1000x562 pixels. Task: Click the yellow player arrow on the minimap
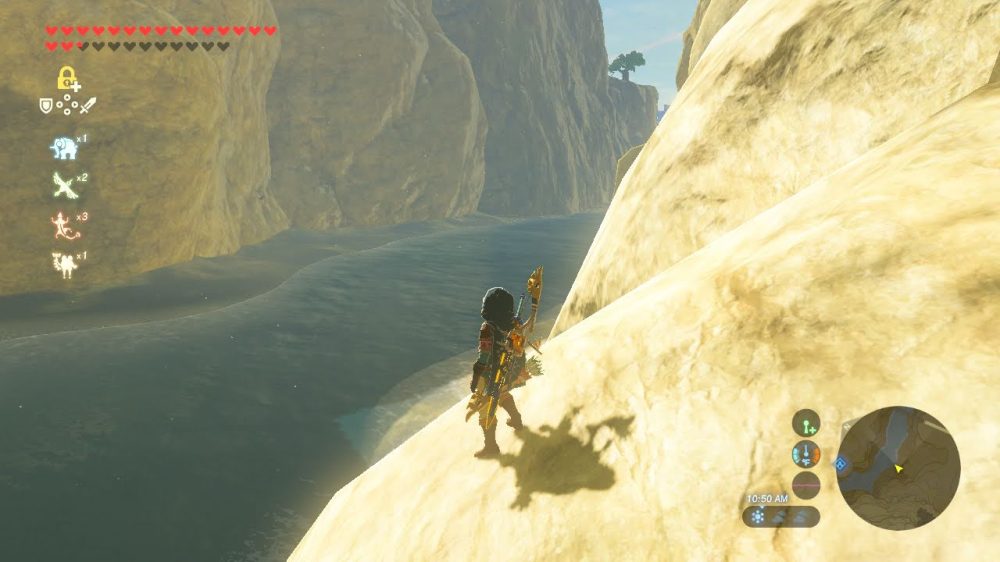click(899, 467)
